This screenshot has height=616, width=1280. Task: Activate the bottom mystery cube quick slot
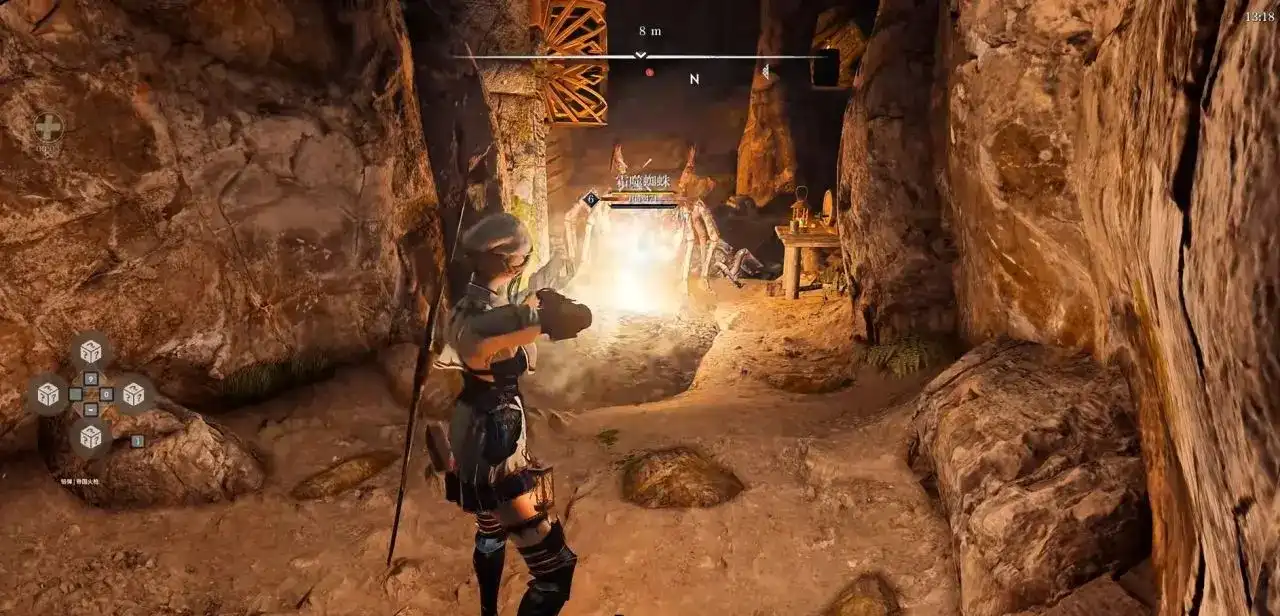click(x=91, y=437)
